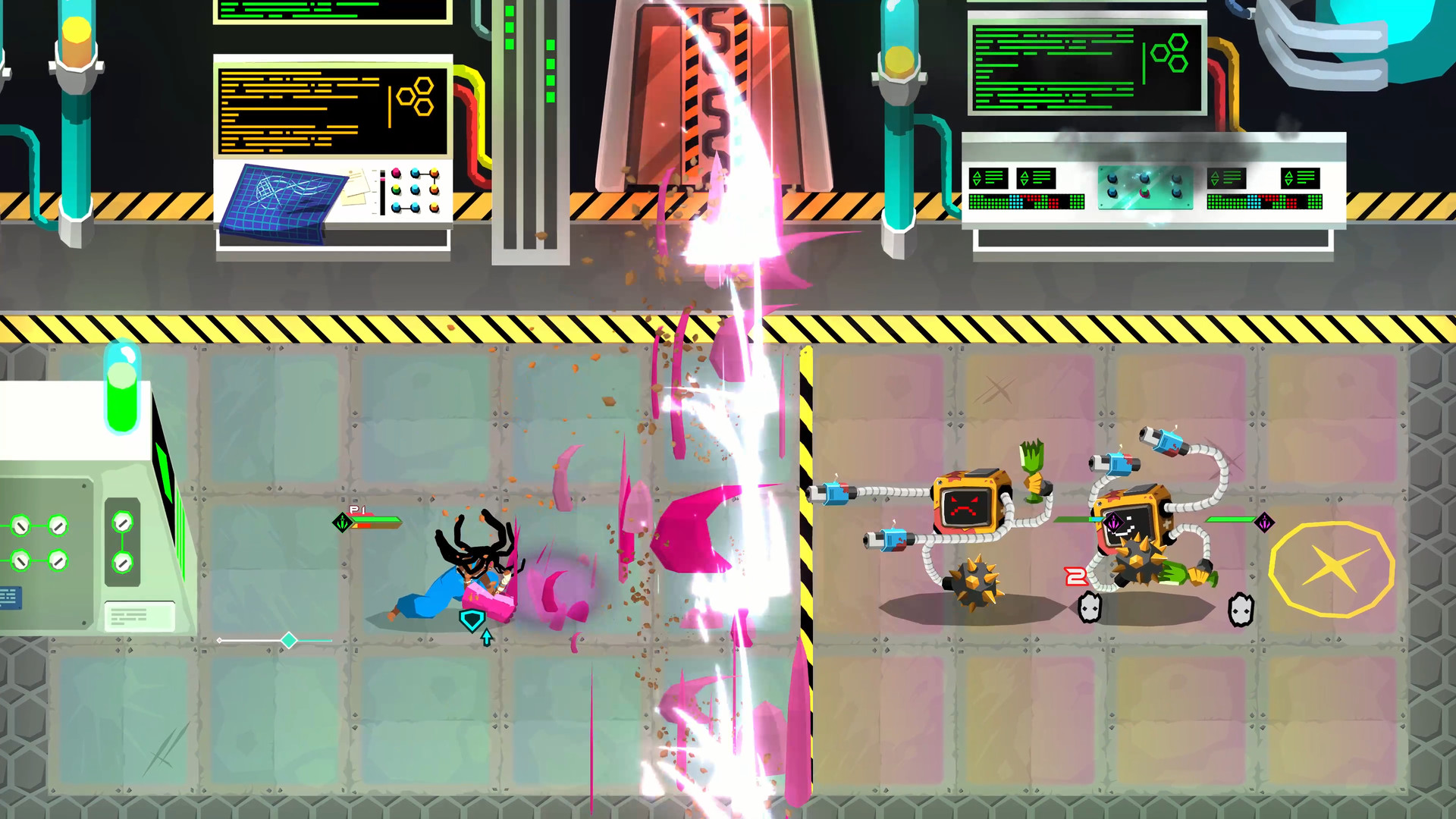Click the blue keypad label on the left console
Screen dimensions: 1456x819
[10, 598]
